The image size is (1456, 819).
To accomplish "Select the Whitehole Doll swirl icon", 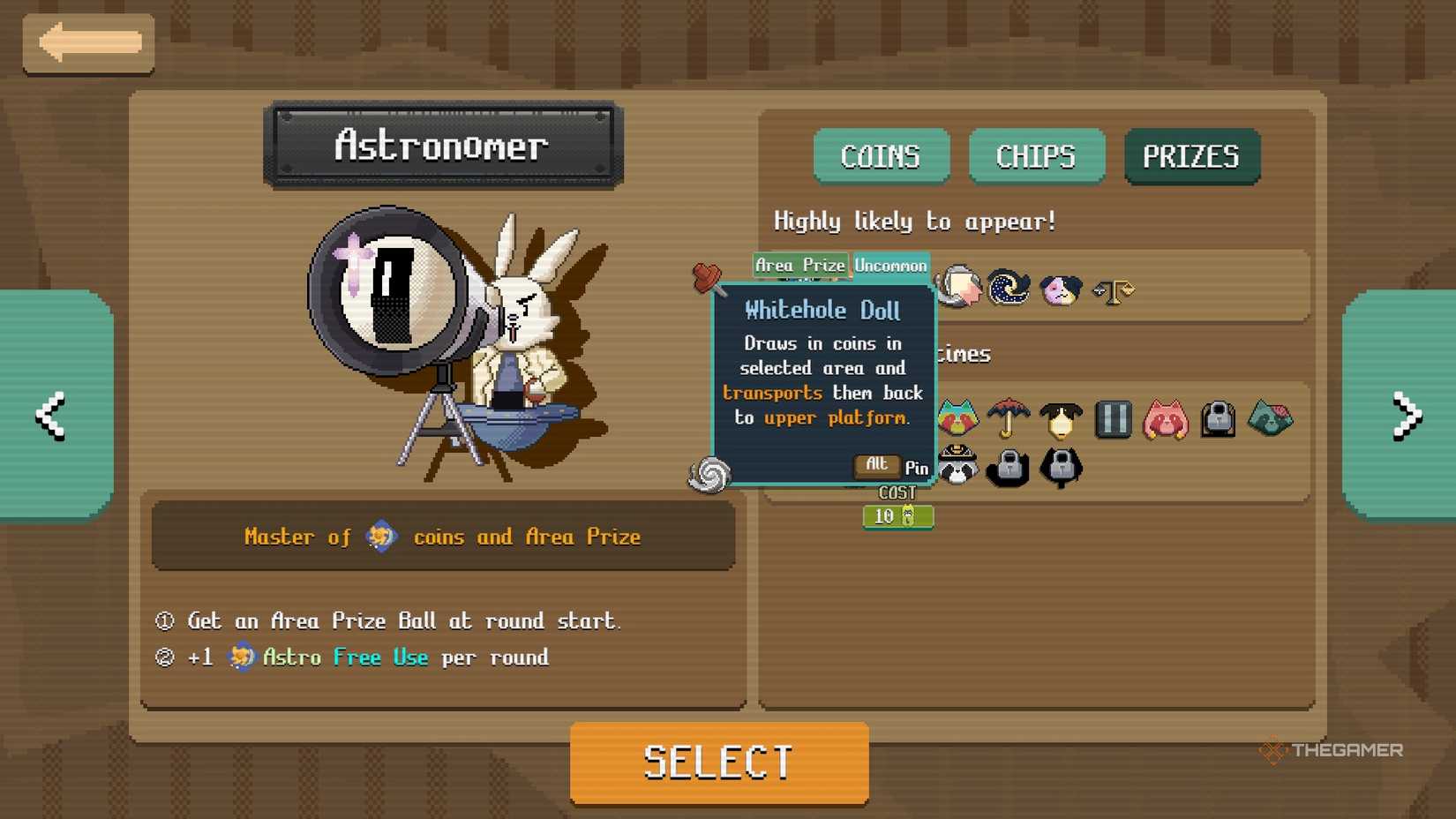I will [709, 475].
